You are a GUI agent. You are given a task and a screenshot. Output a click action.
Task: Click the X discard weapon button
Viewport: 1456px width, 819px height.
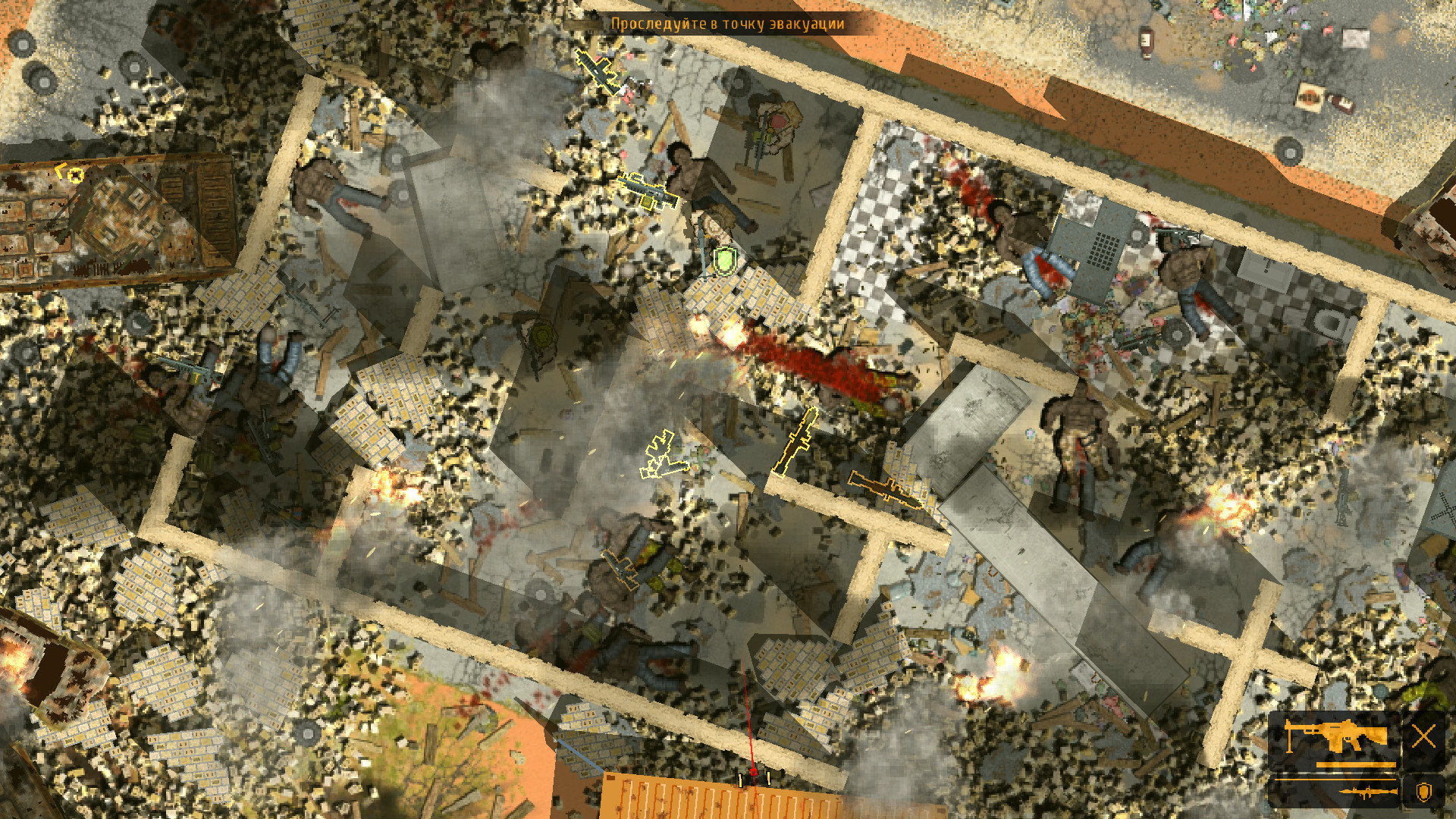[1424, 734]
